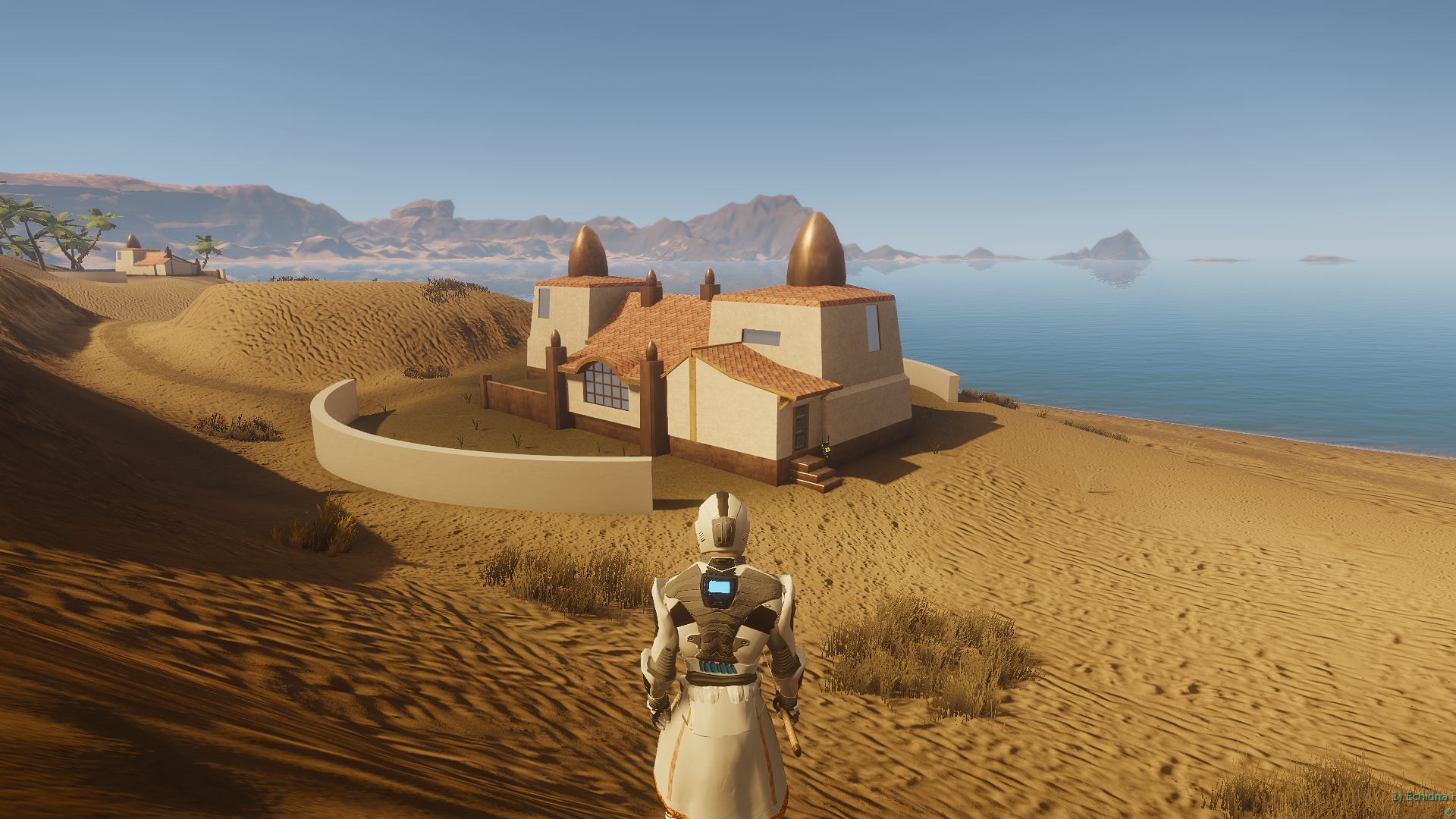Select the Echidna mission tracker entry
The image size is (1456, 819).
pos(1424,796)
